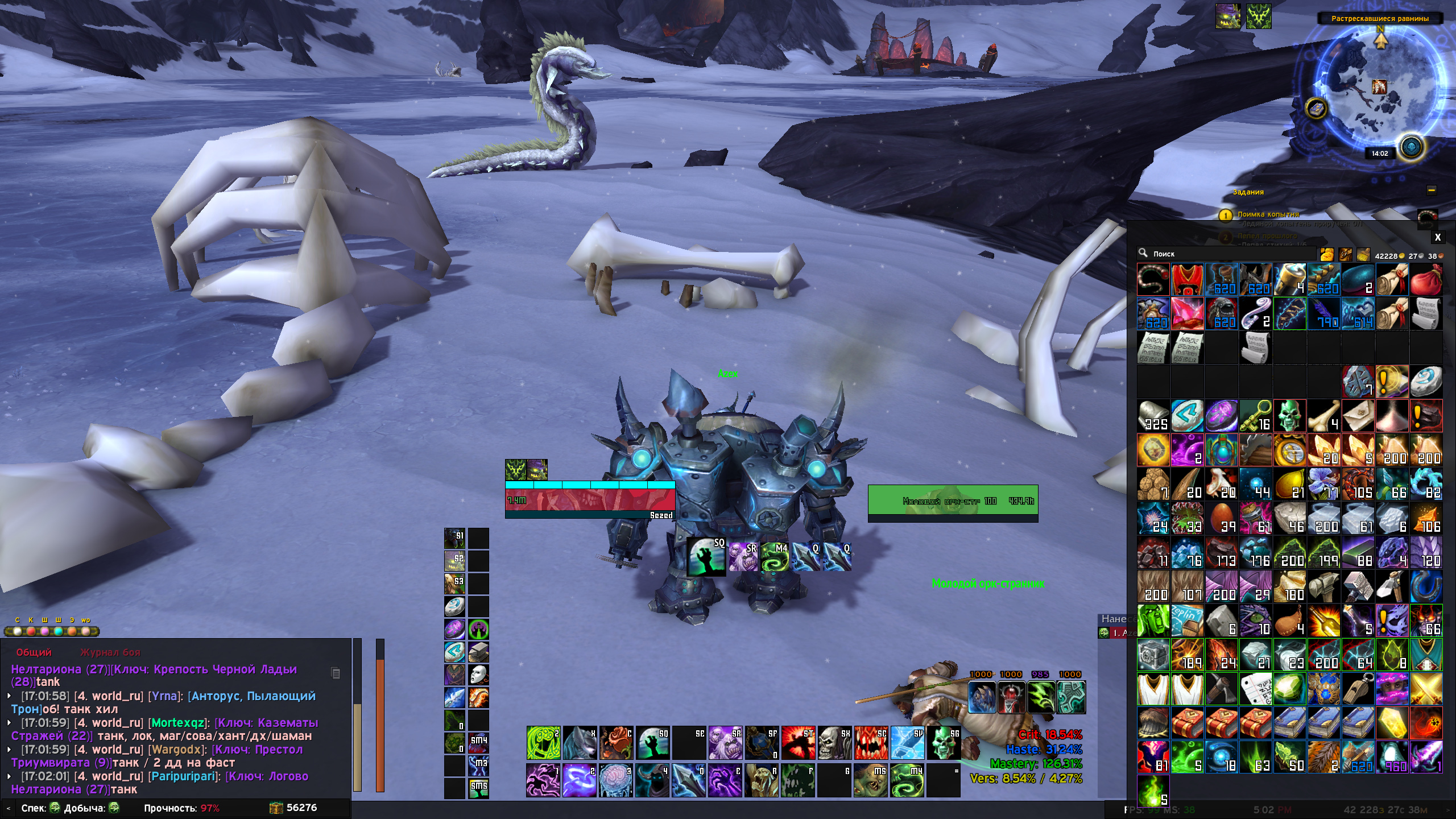Select the Поимка копытня quest in tracker
1456x819 pixels.
pos(1268,214)
